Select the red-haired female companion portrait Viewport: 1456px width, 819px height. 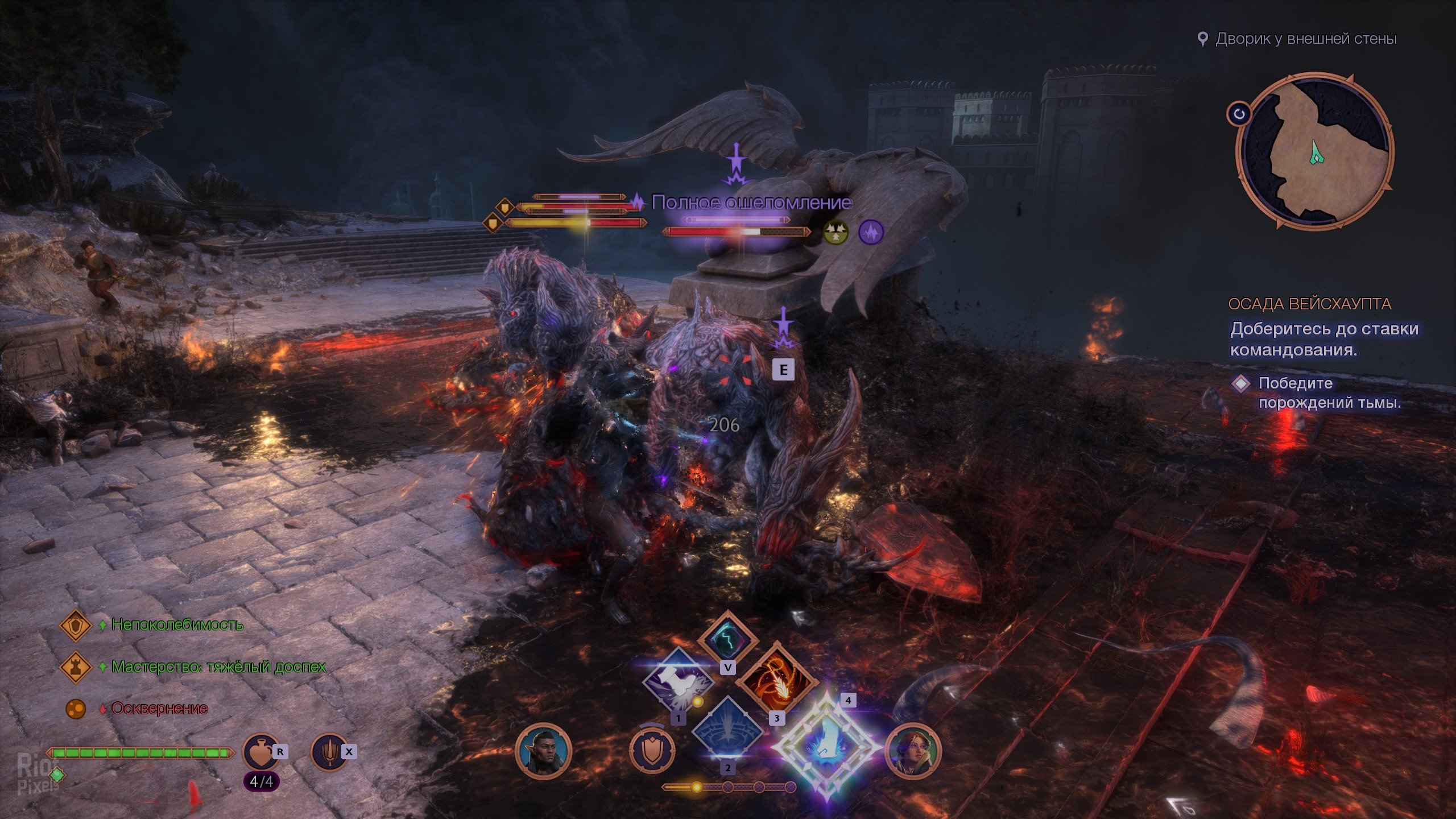coord(913,751)
